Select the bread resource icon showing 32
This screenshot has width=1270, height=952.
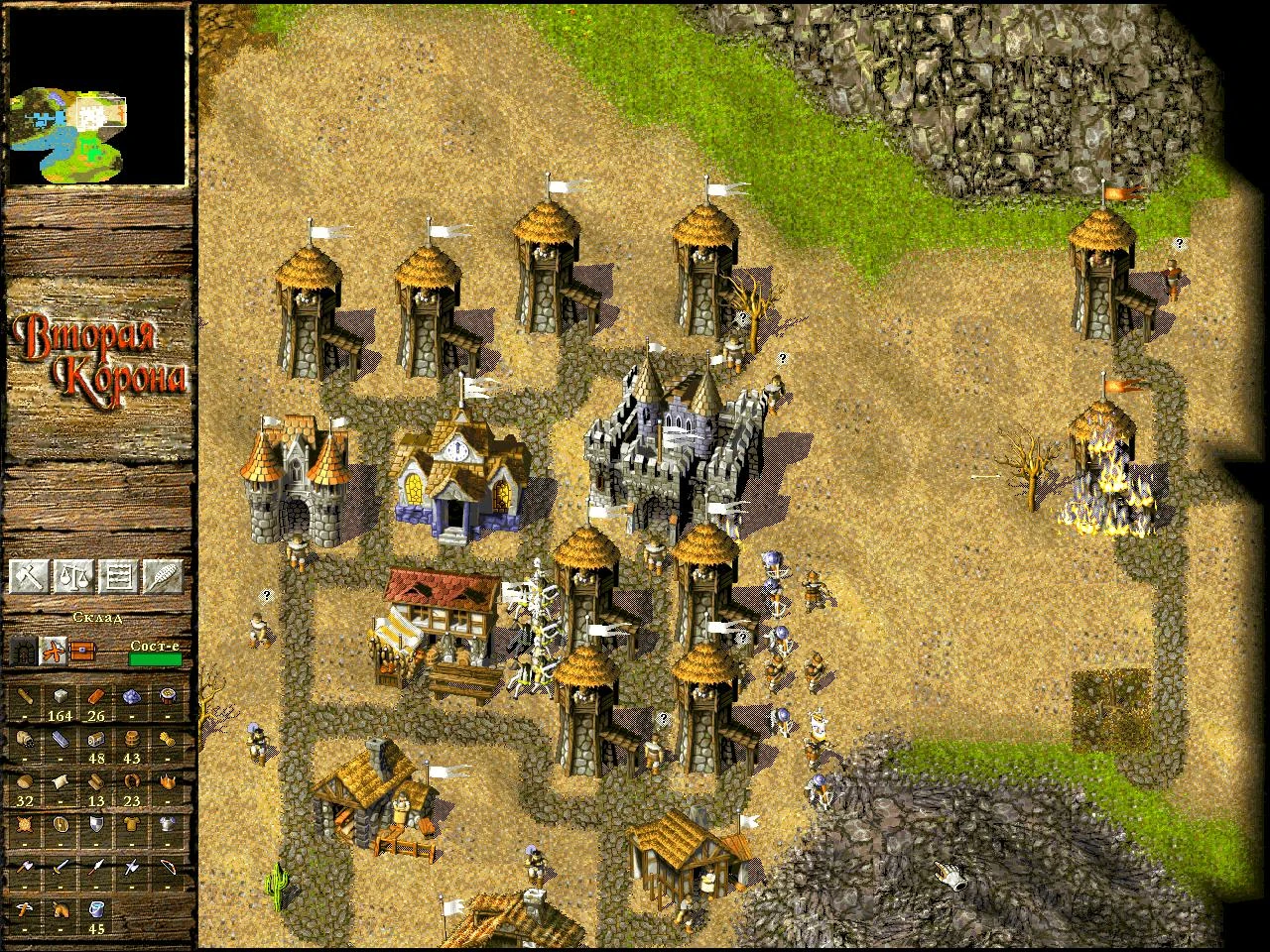(x=23, y=782)
